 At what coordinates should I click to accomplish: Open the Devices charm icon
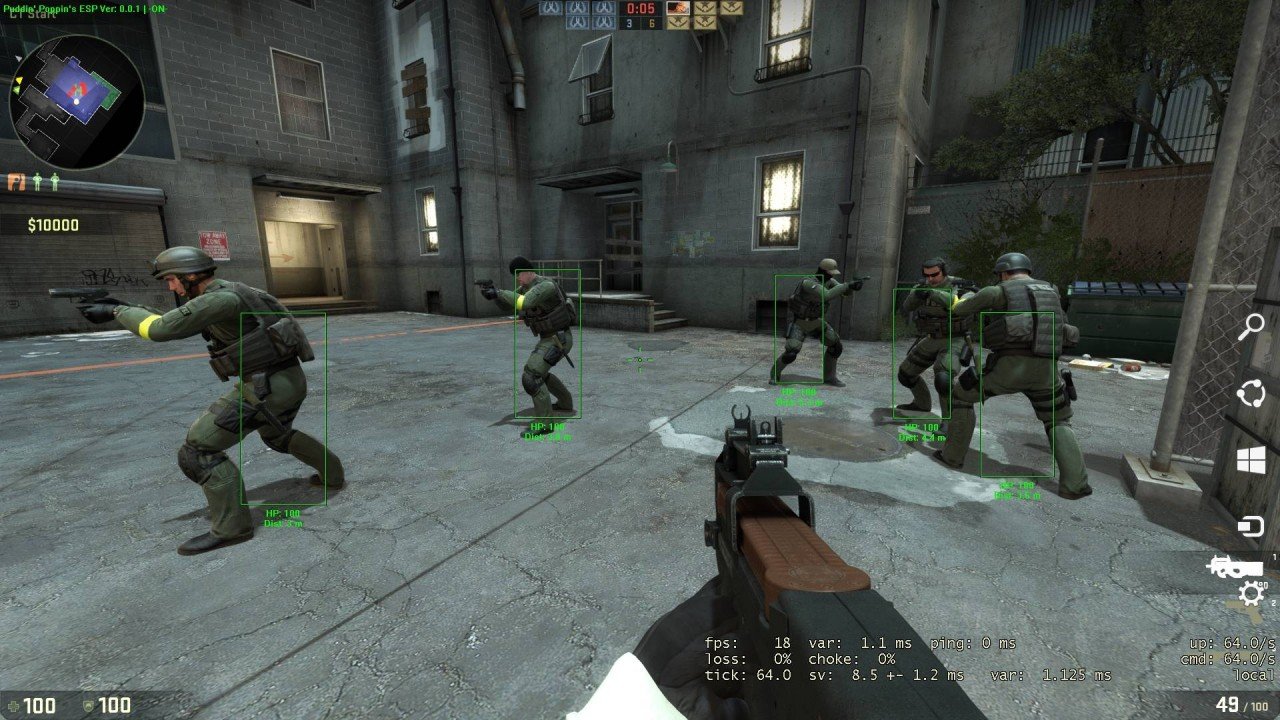(1251, 526)
